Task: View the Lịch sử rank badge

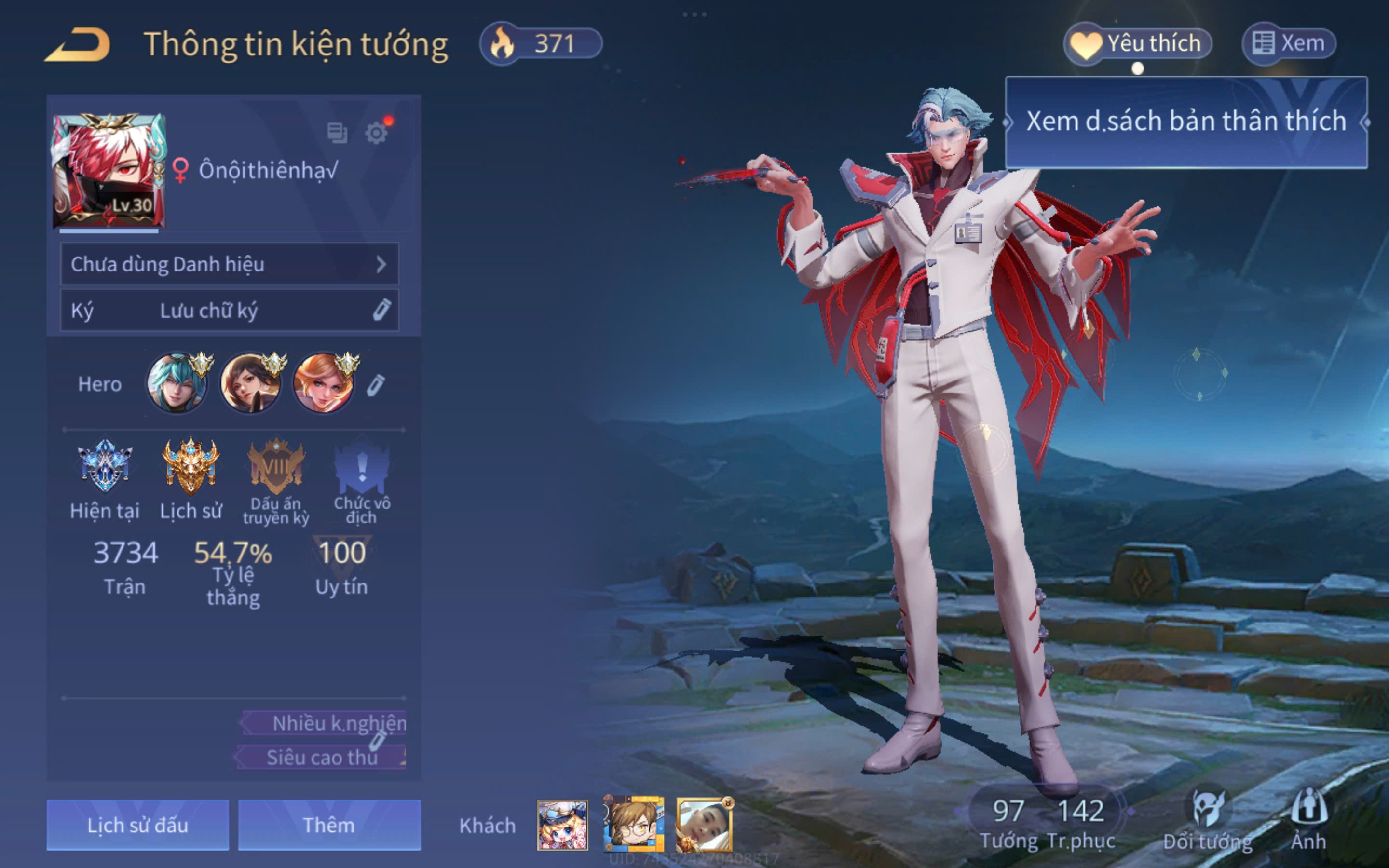Action: click(x=191, y=466)
